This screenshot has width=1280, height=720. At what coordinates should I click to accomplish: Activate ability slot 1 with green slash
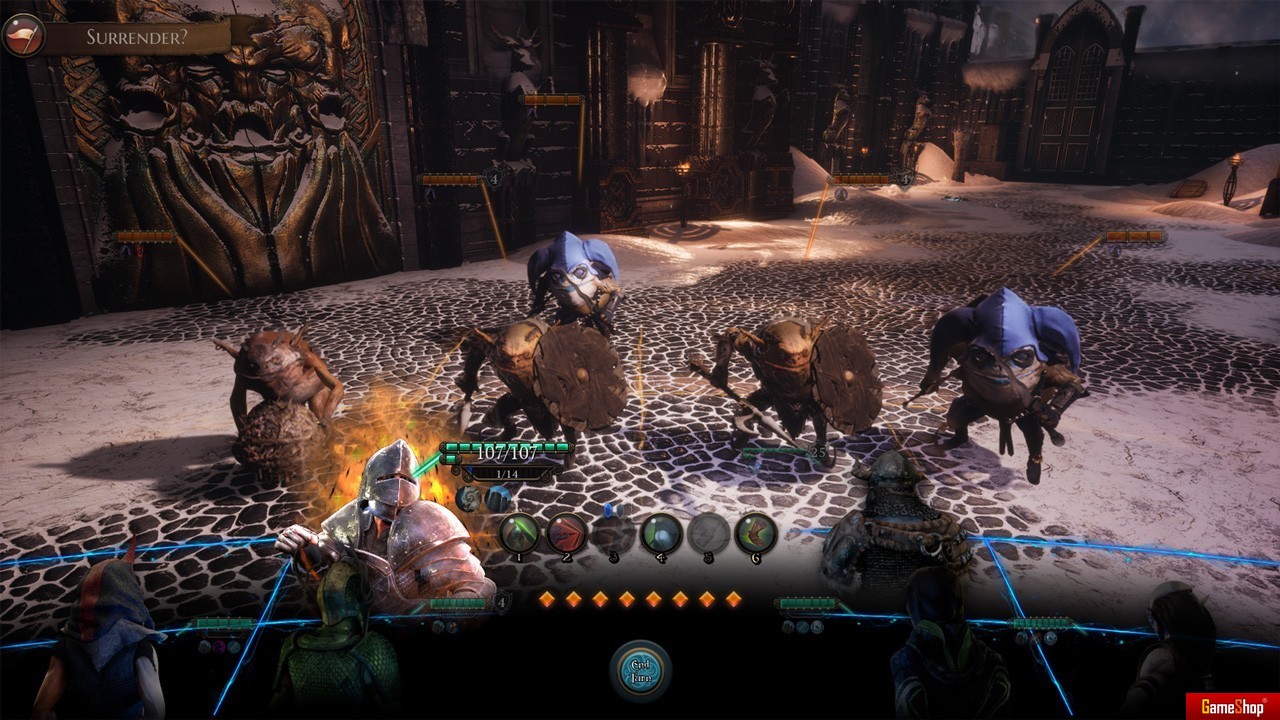(x=519, y=533)
